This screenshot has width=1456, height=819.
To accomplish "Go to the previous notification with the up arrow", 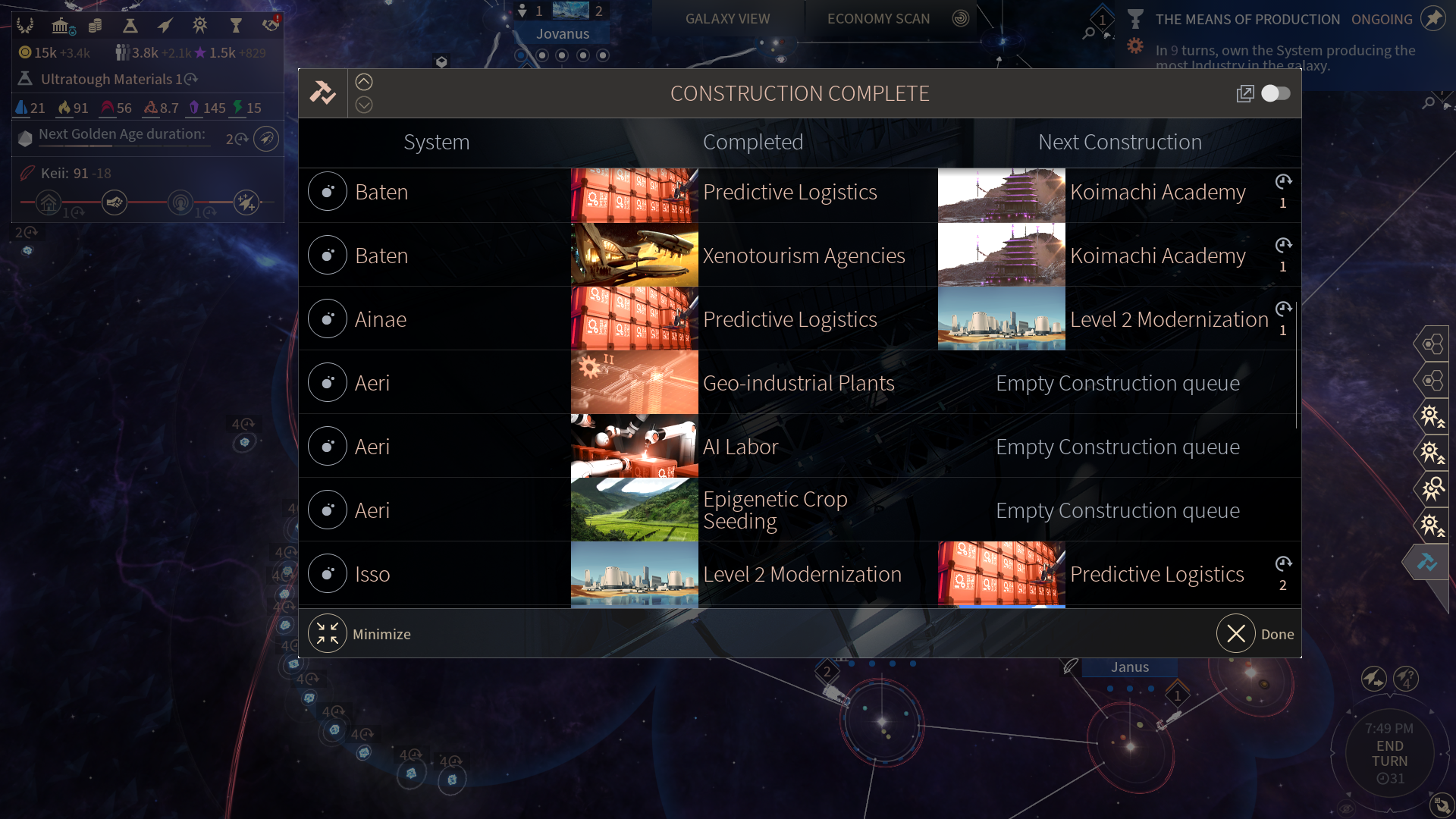I will click(364, 82).
